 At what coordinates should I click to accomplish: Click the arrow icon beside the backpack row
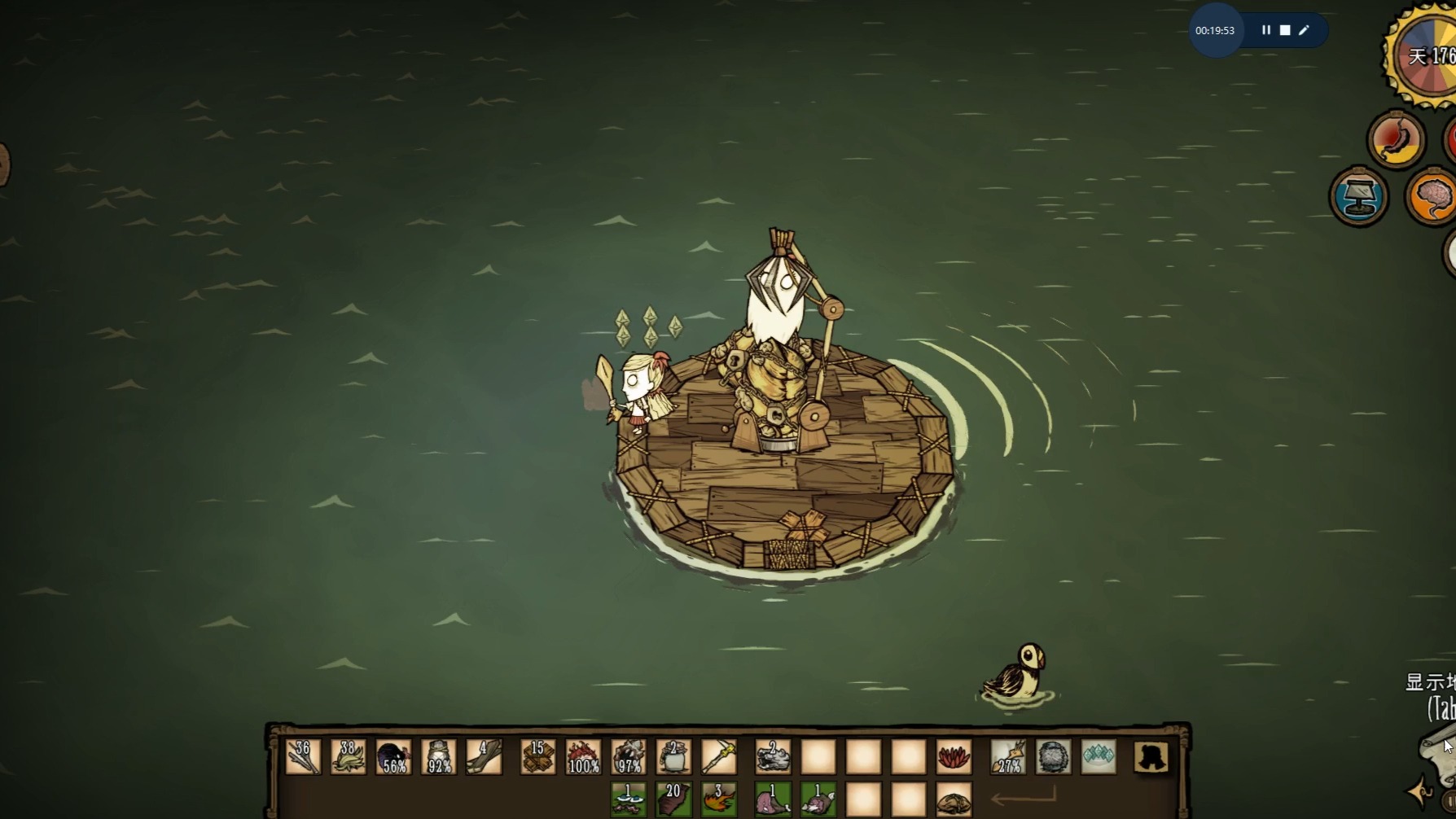[x=1024, y=796]
